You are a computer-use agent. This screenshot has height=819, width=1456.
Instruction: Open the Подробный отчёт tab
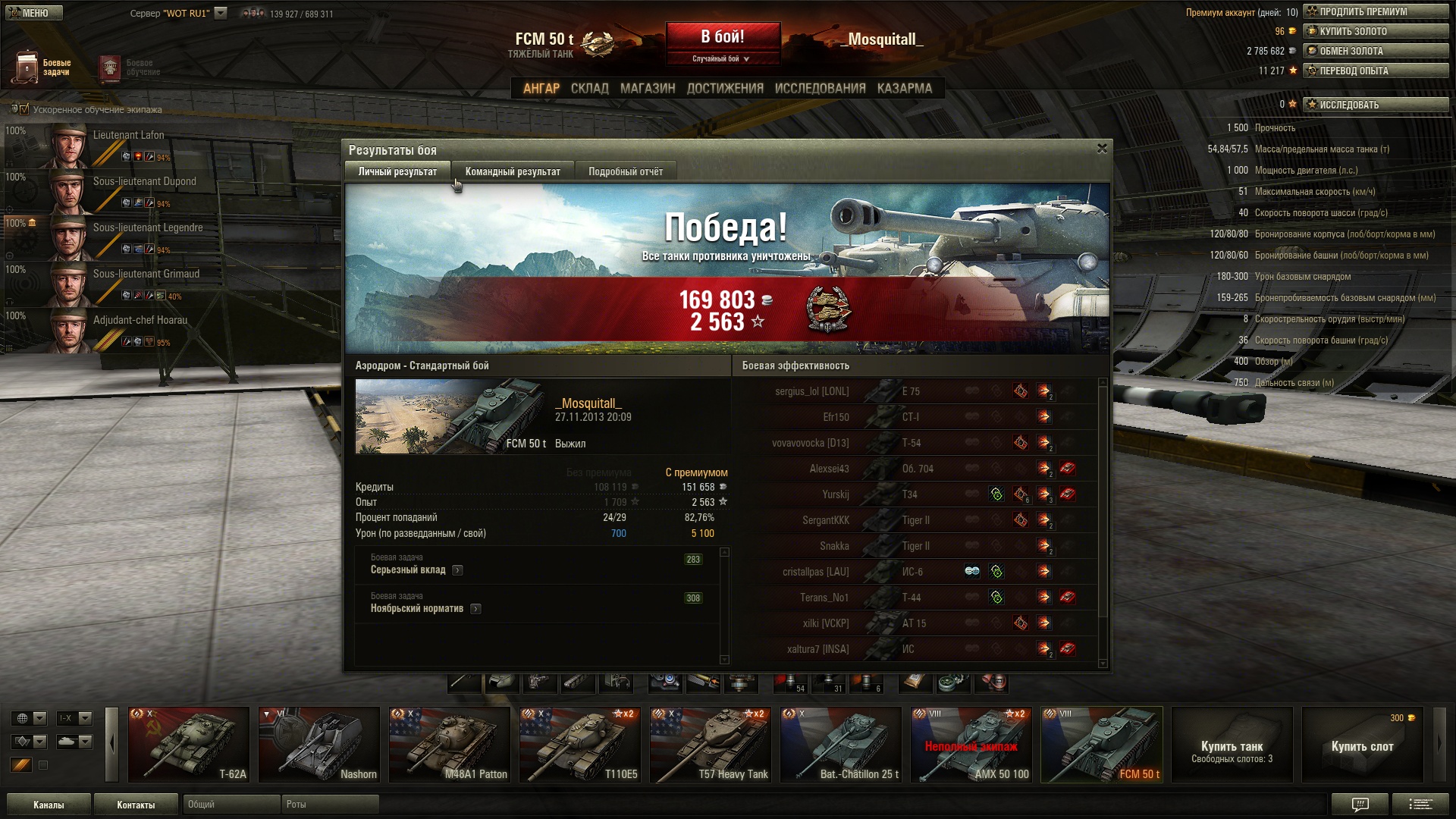click(625, 172)
